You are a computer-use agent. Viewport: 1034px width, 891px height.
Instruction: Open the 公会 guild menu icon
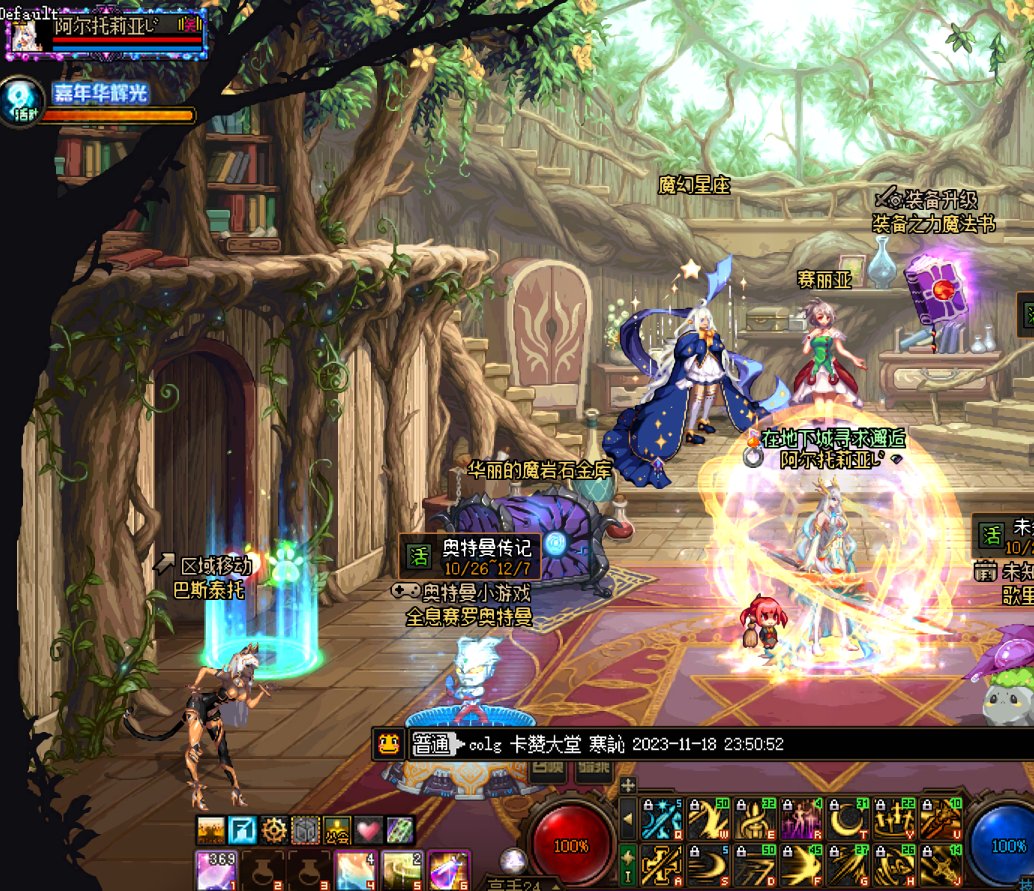[336, 829]
